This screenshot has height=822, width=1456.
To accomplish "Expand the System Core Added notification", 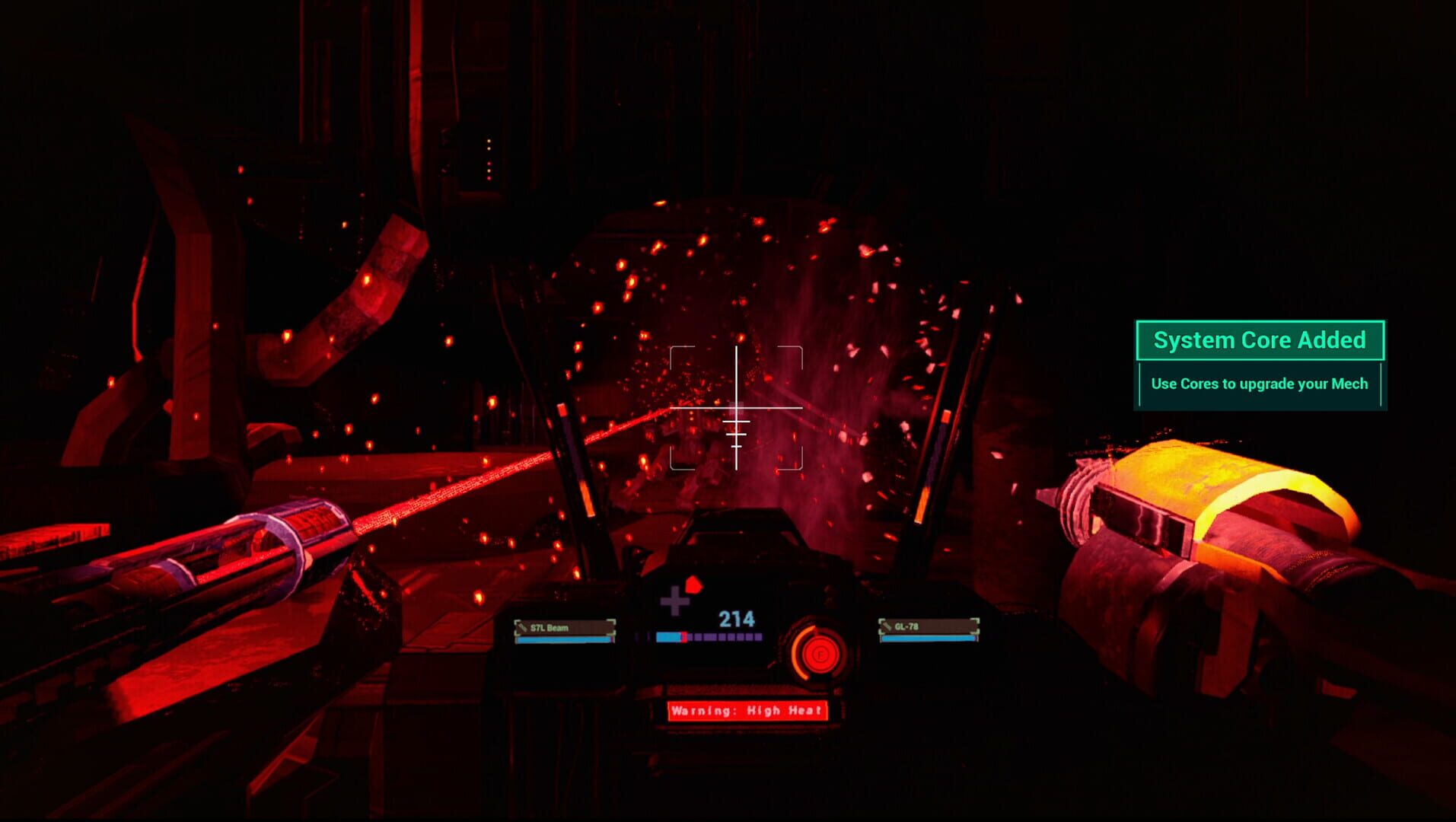I will [1259, 340].
